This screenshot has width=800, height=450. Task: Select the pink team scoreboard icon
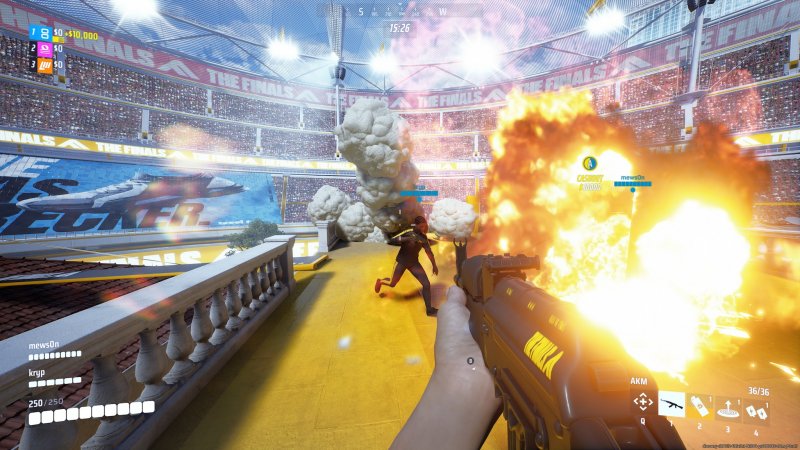click(x=44, y=49)
